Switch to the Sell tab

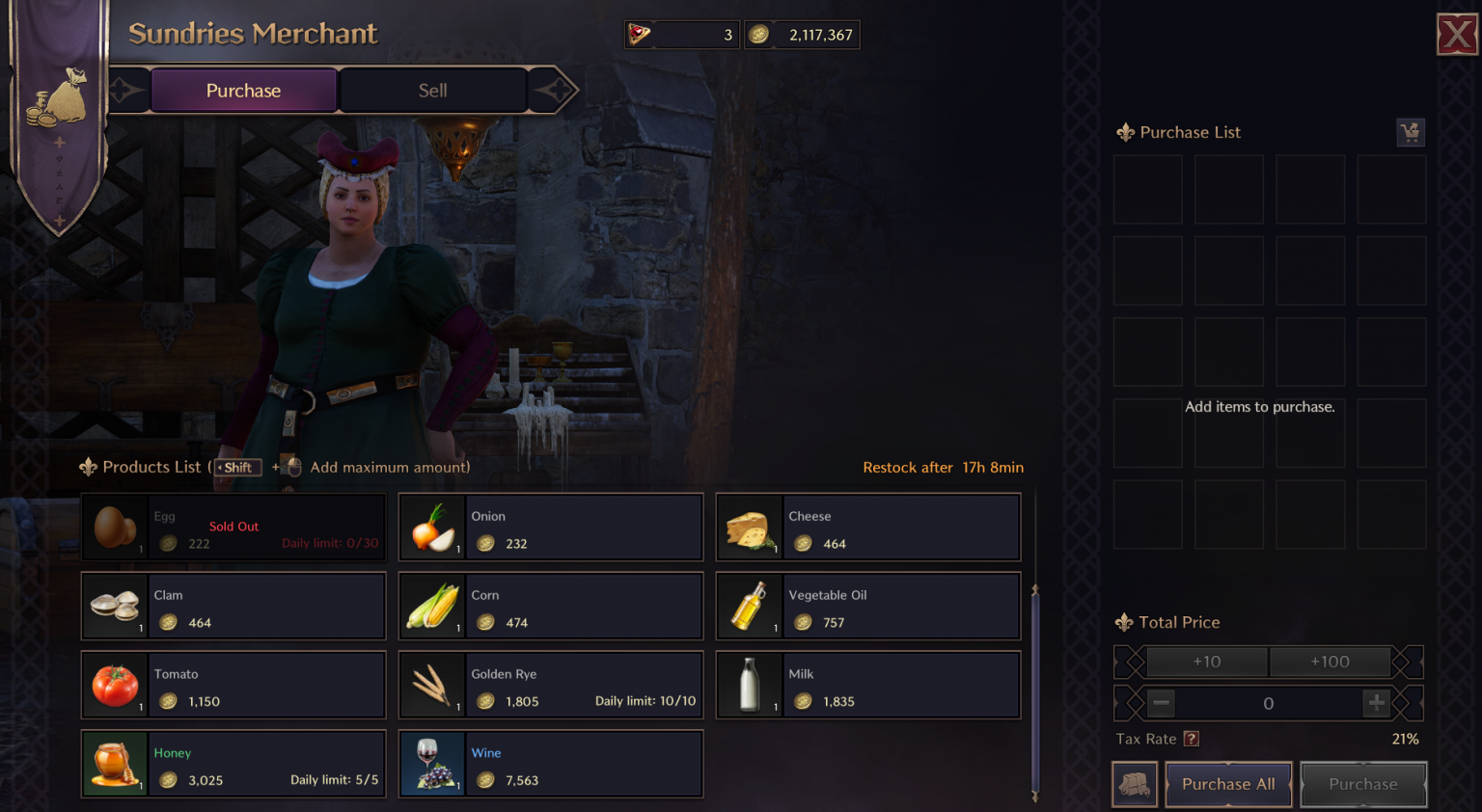click(431, 90)
